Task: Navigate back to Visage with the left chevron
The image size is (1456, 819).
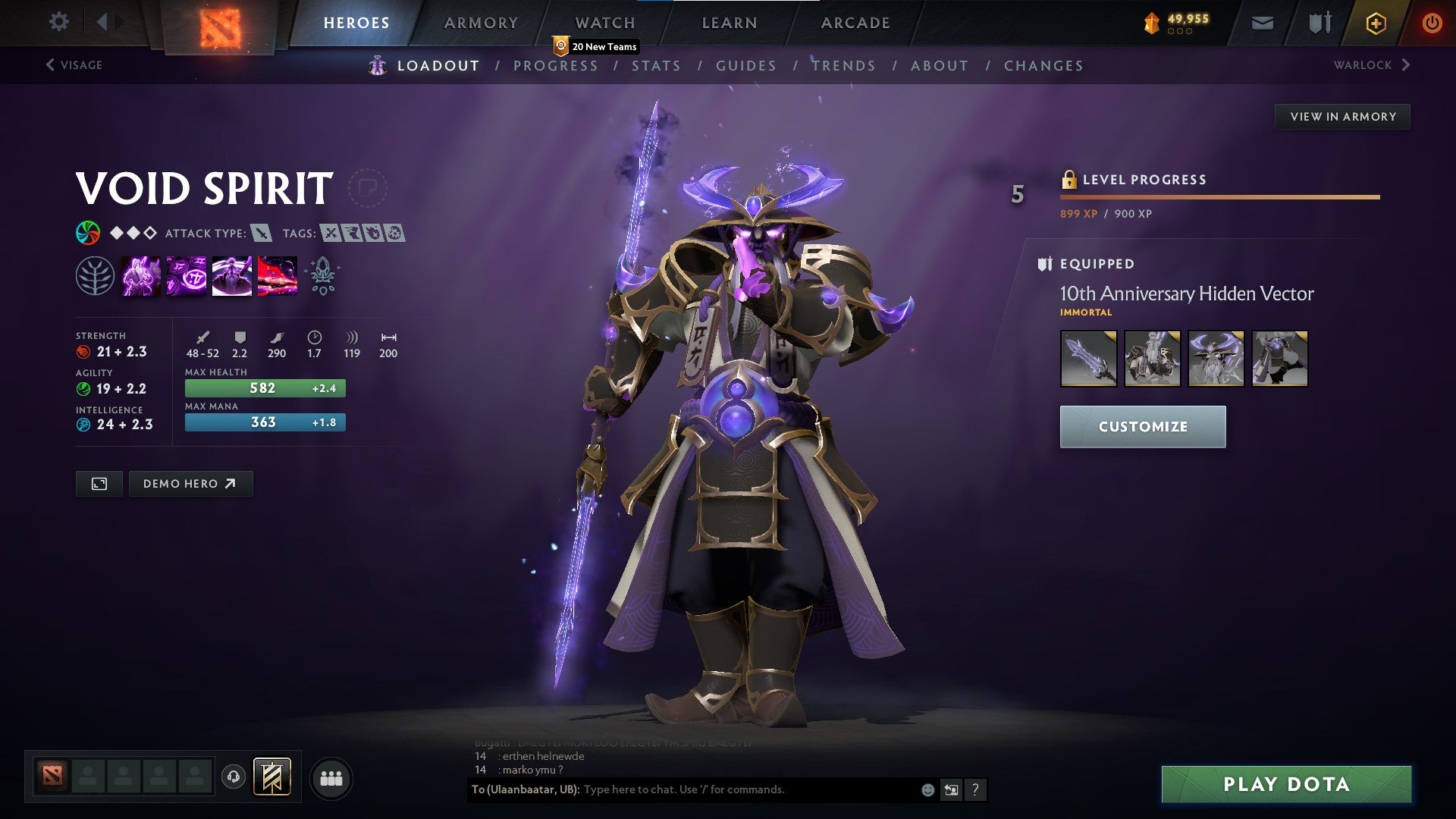Action: point(49,64)
